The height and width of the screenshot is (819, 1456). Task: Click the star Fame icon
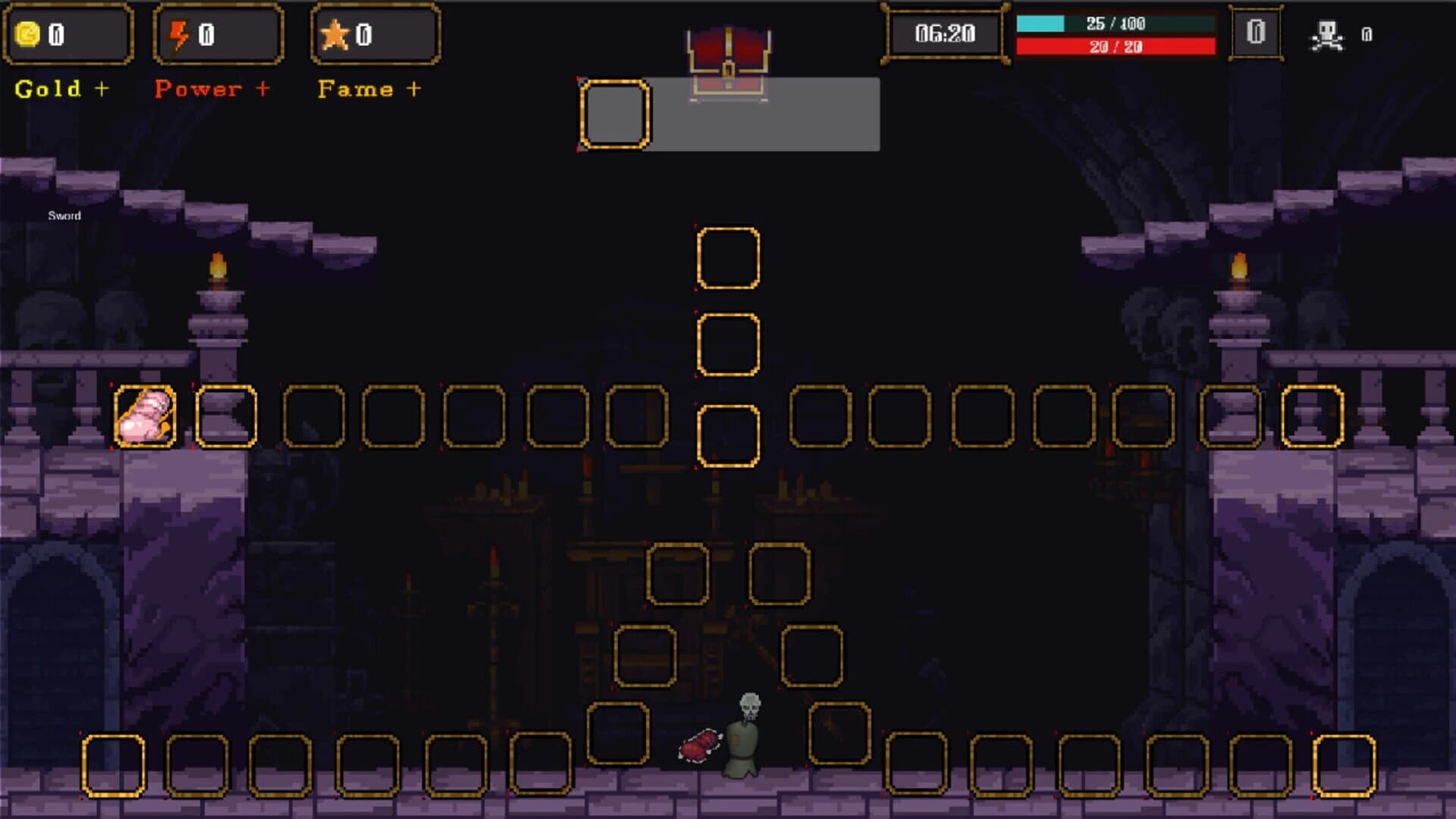pyautogui.click(x=337, y=33)
